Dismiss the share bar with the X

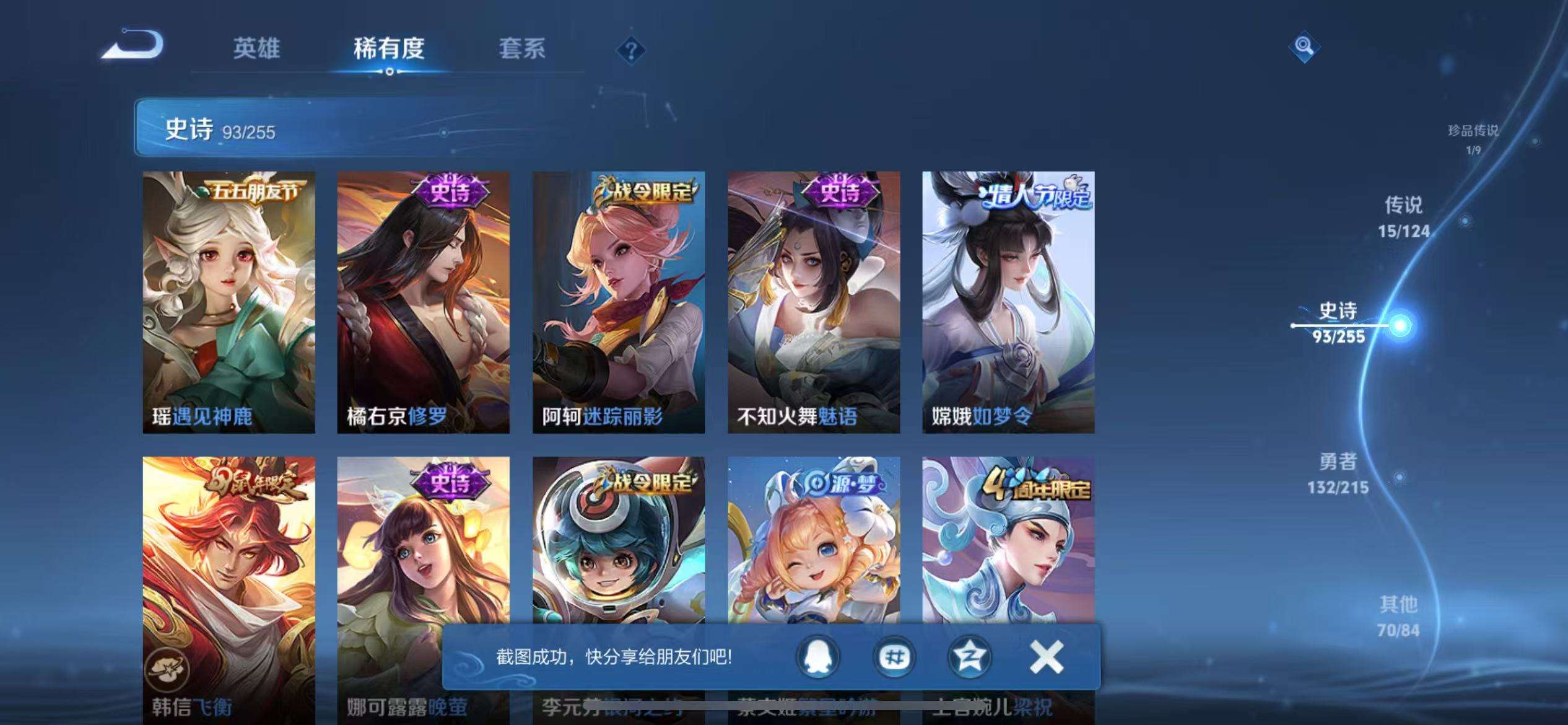pos(1046,656)
